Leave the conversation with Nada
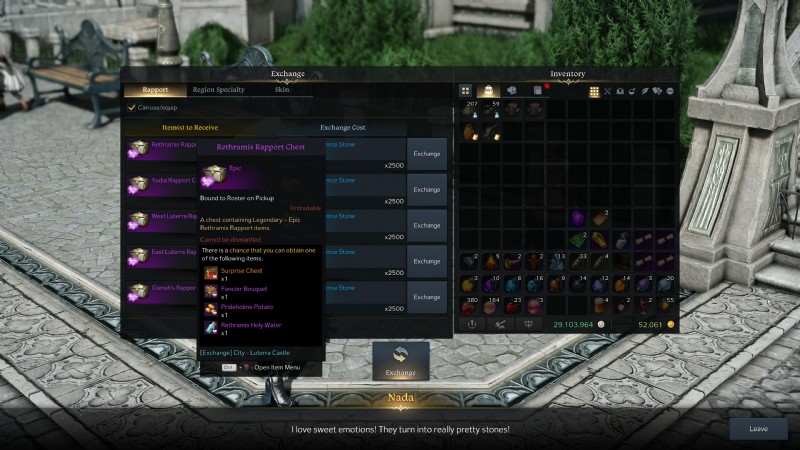 click(759, 429)
